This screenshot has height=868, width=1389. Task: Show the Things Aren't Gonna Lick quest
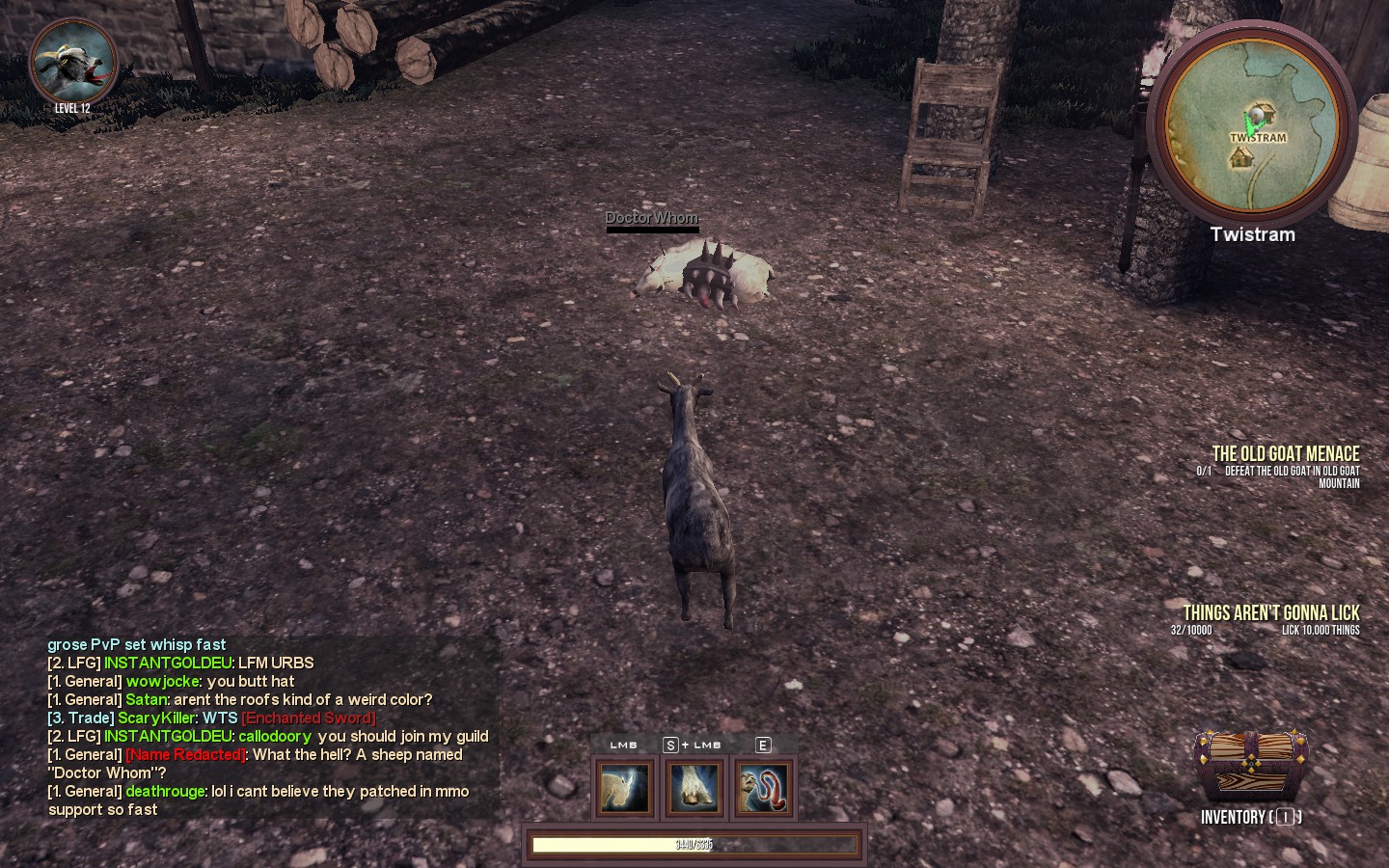tap(1270, 613)
